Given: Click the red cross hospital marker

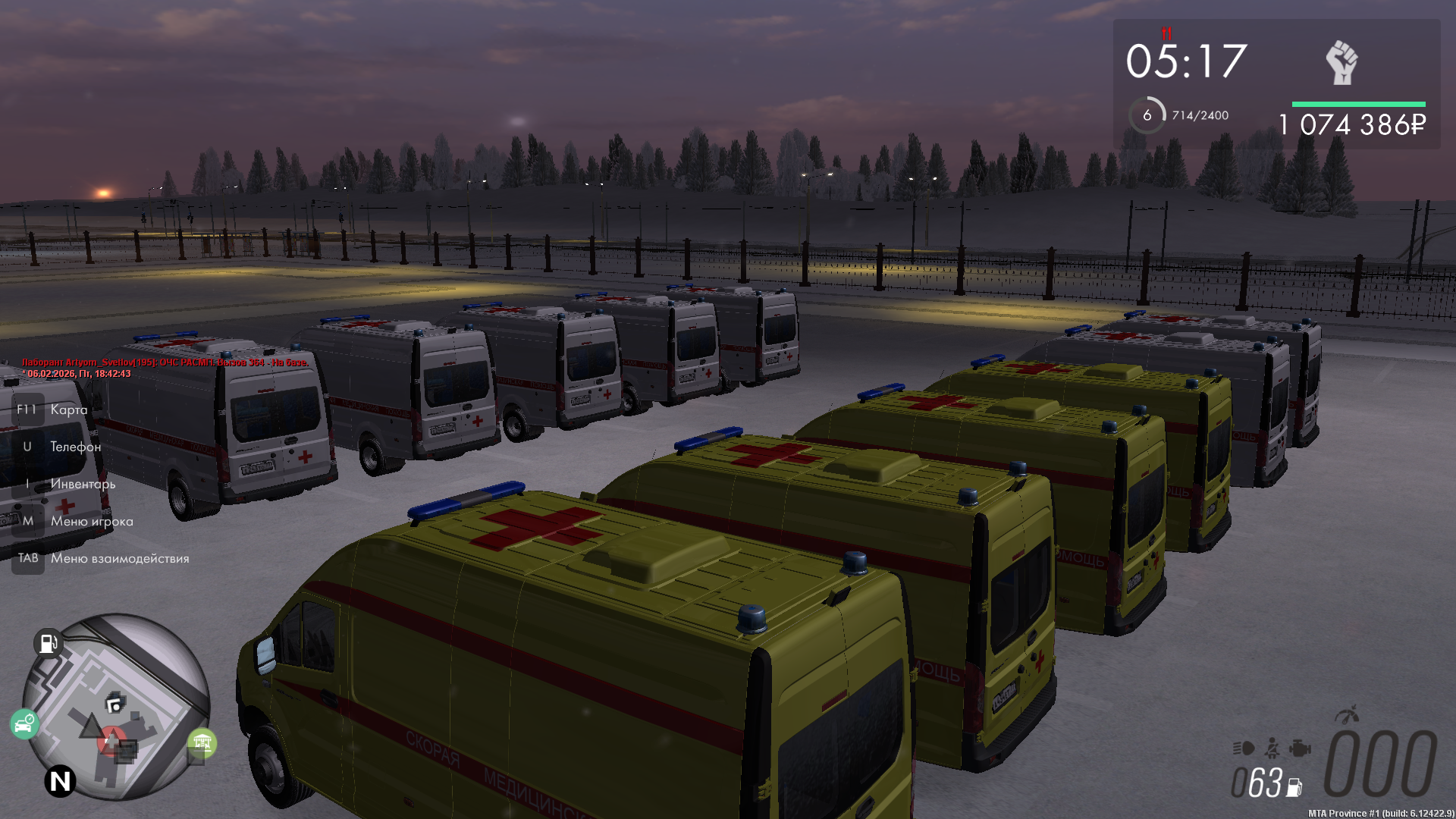Looking at the screenshot, I should 112,740.
